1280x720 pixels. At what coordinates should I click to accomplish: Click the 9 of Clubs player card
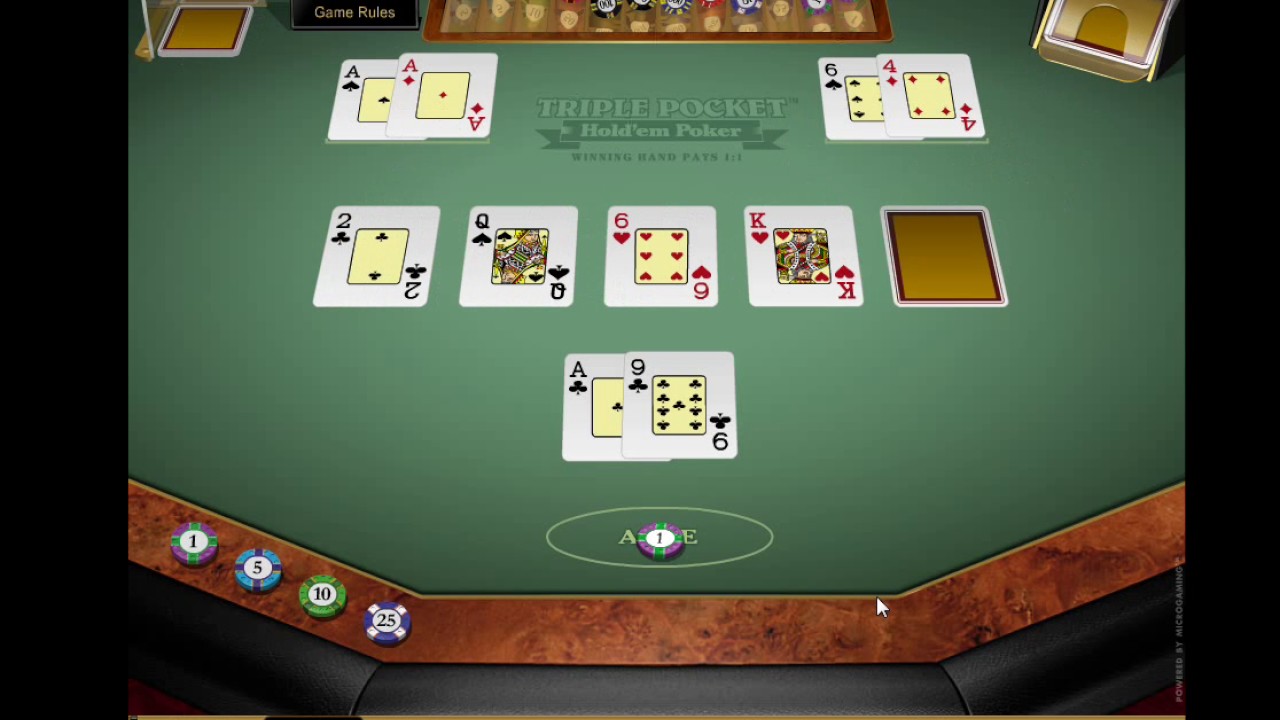678,405
